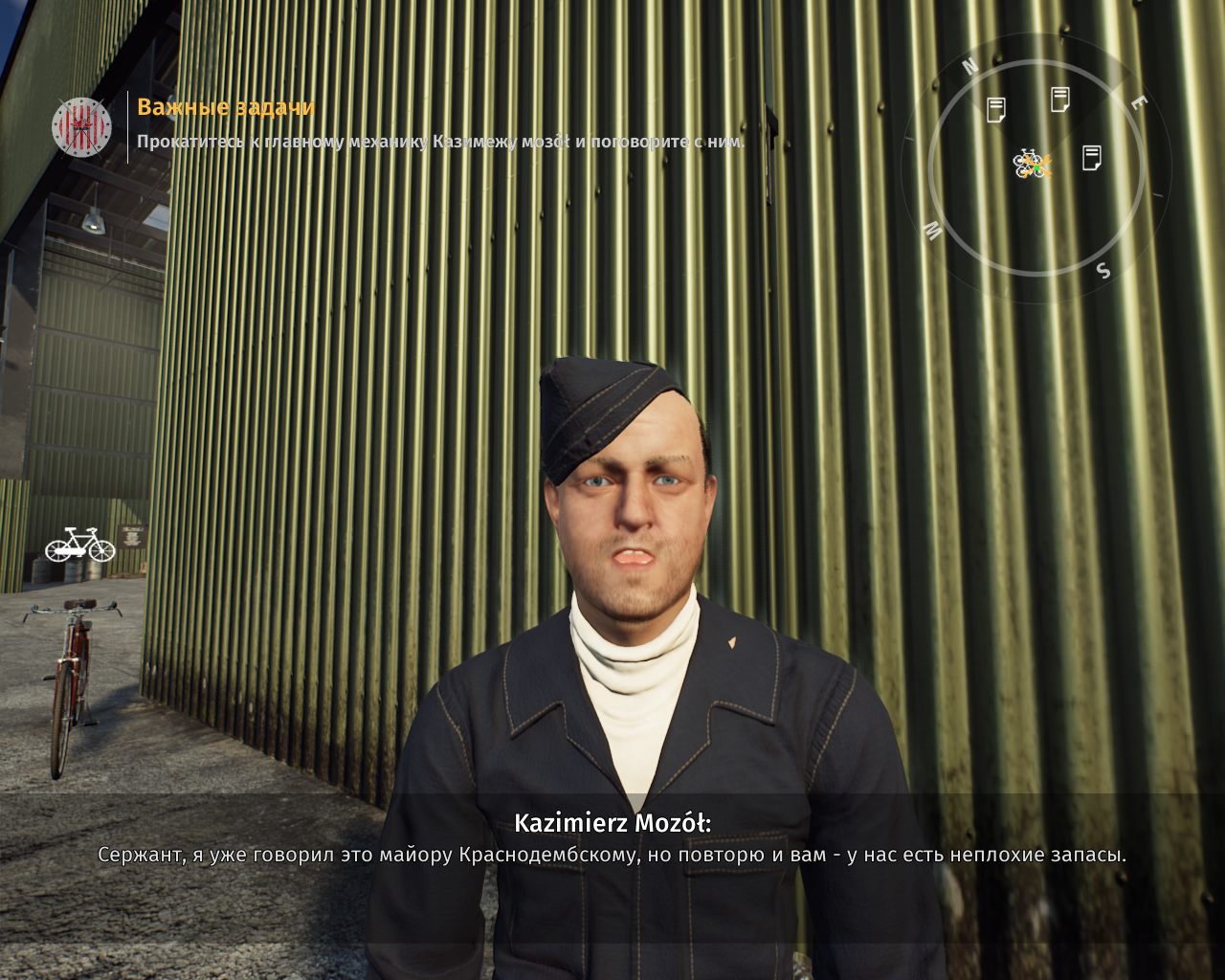Click the objective text about mechanic Казимеж
Screen dimensions: 1225x980
440,142
